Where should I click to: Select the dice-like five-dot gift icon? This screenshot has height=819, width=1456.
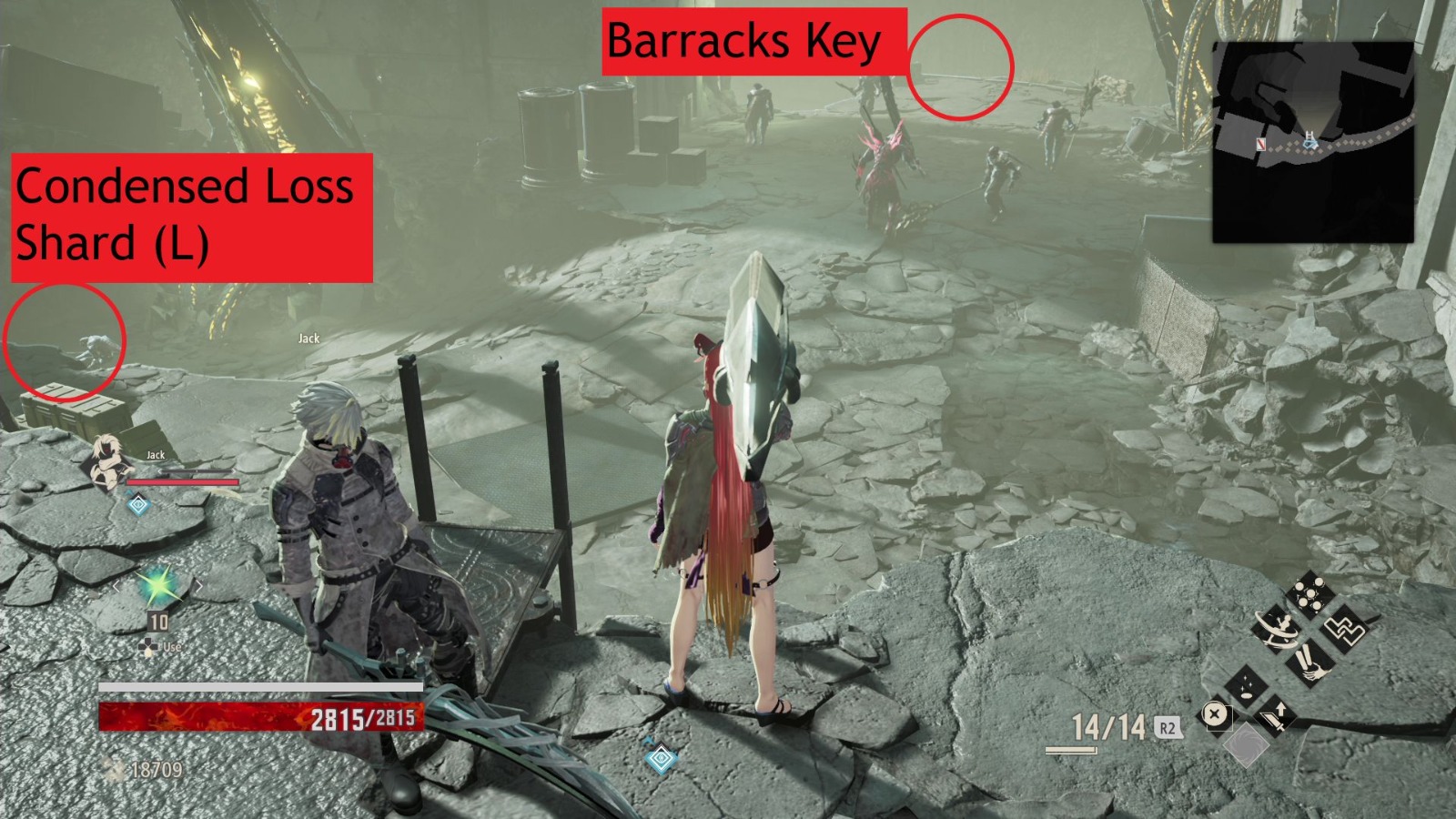tap(1310, 591)
